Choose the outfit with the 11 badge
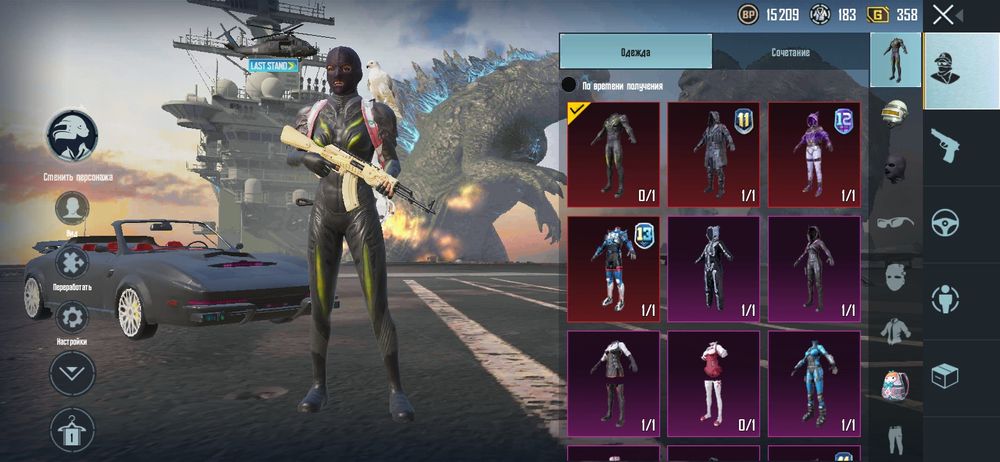The height and width of the screenshot is (462, 1000). (714, 153)
